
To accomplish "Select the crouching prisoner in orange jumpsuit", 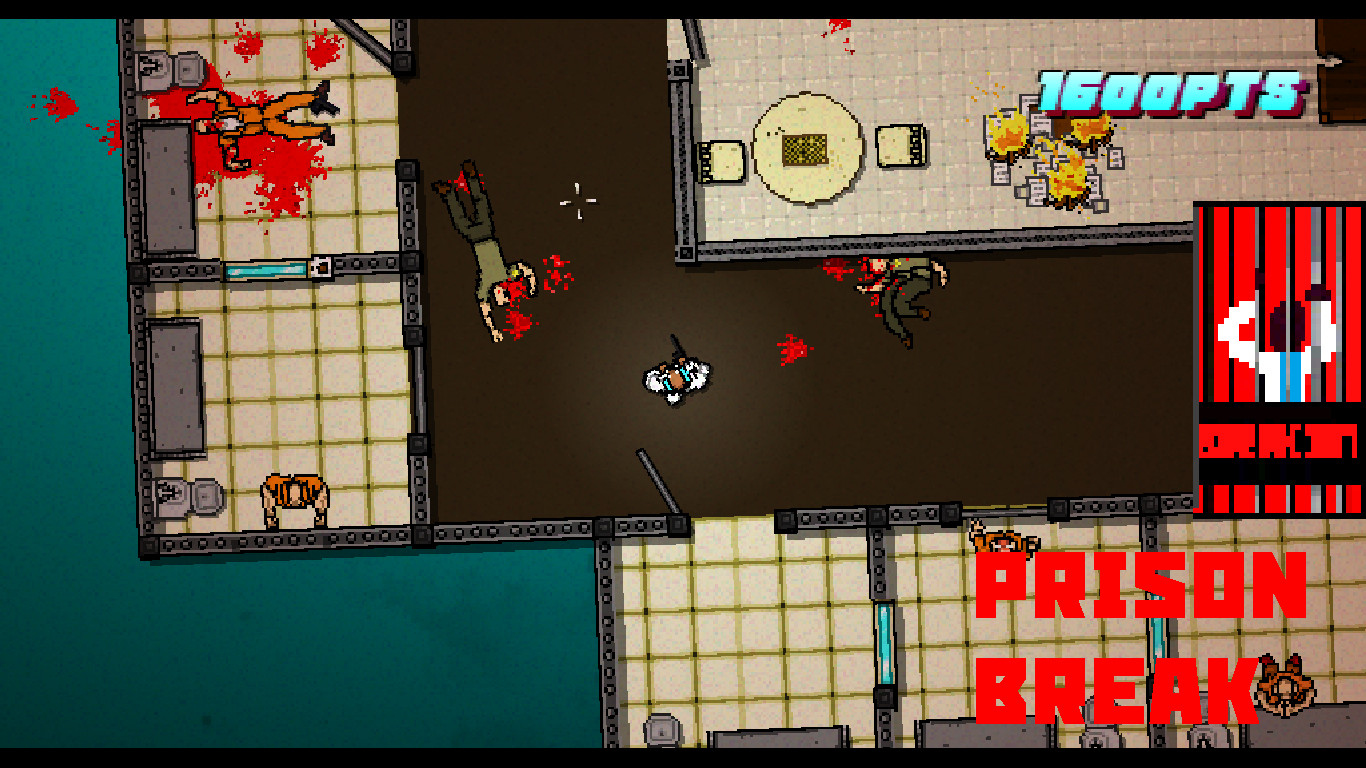I will (295, 495).
